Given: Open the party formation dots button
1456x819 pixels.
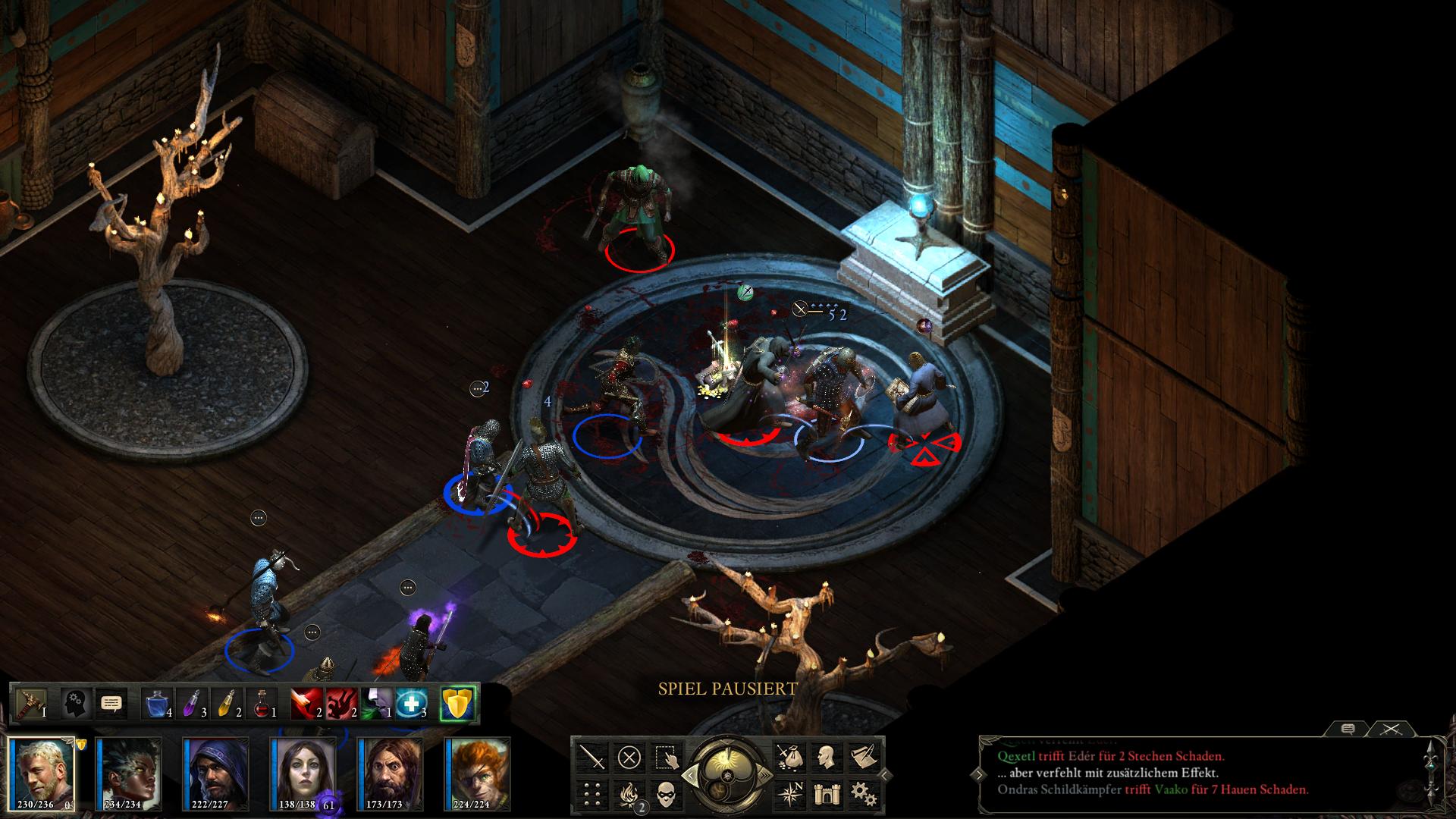Looking at the screenshot, I should pyautogui.click(x=591, y=794).
